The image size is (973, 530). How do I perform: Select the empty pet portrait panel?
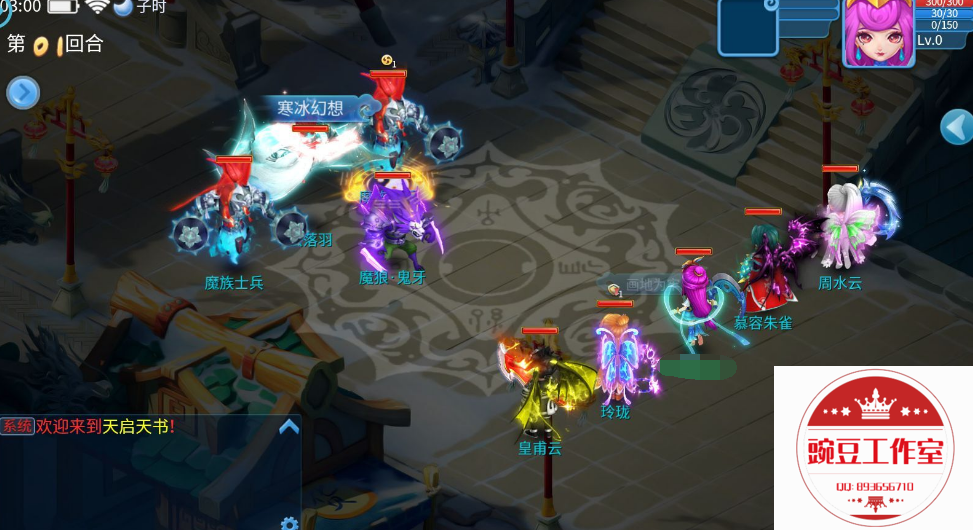(x=747, y=27)
